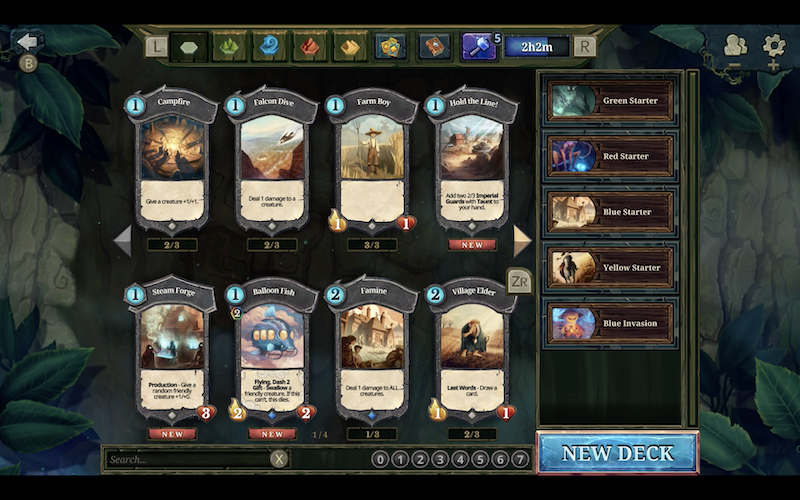Pick the Village Elder card
Viewport: 800px width, 500px height.
tap(469, 350)
